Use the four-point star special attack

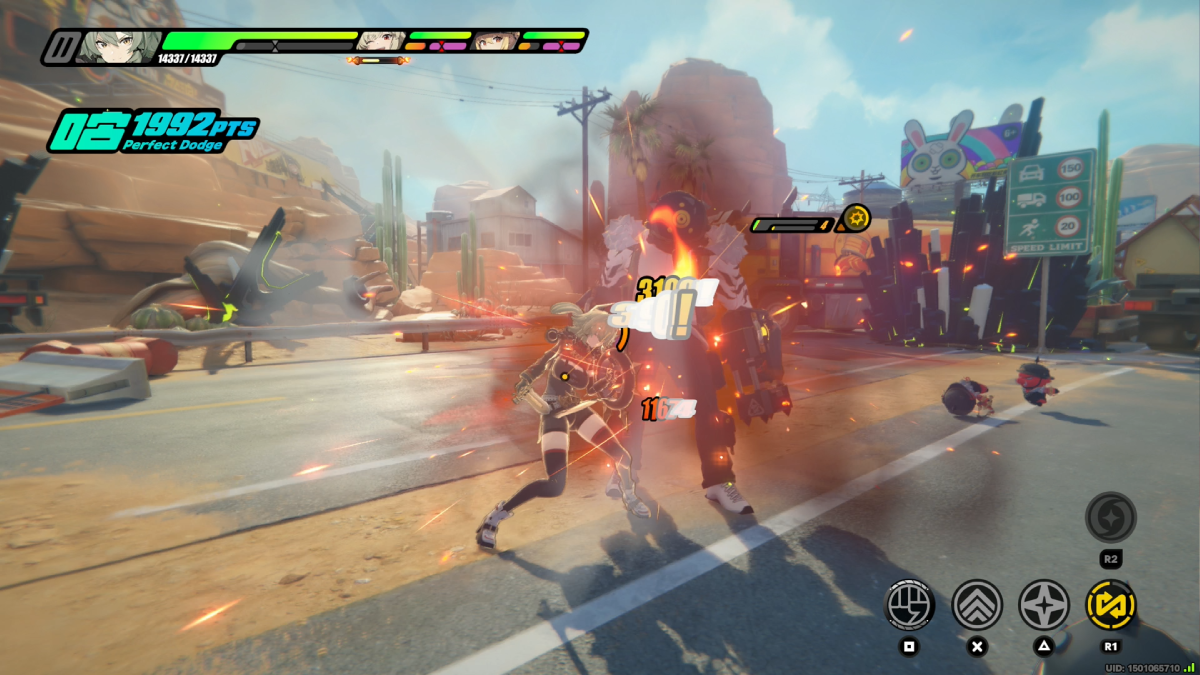[x=1044, y=605]
